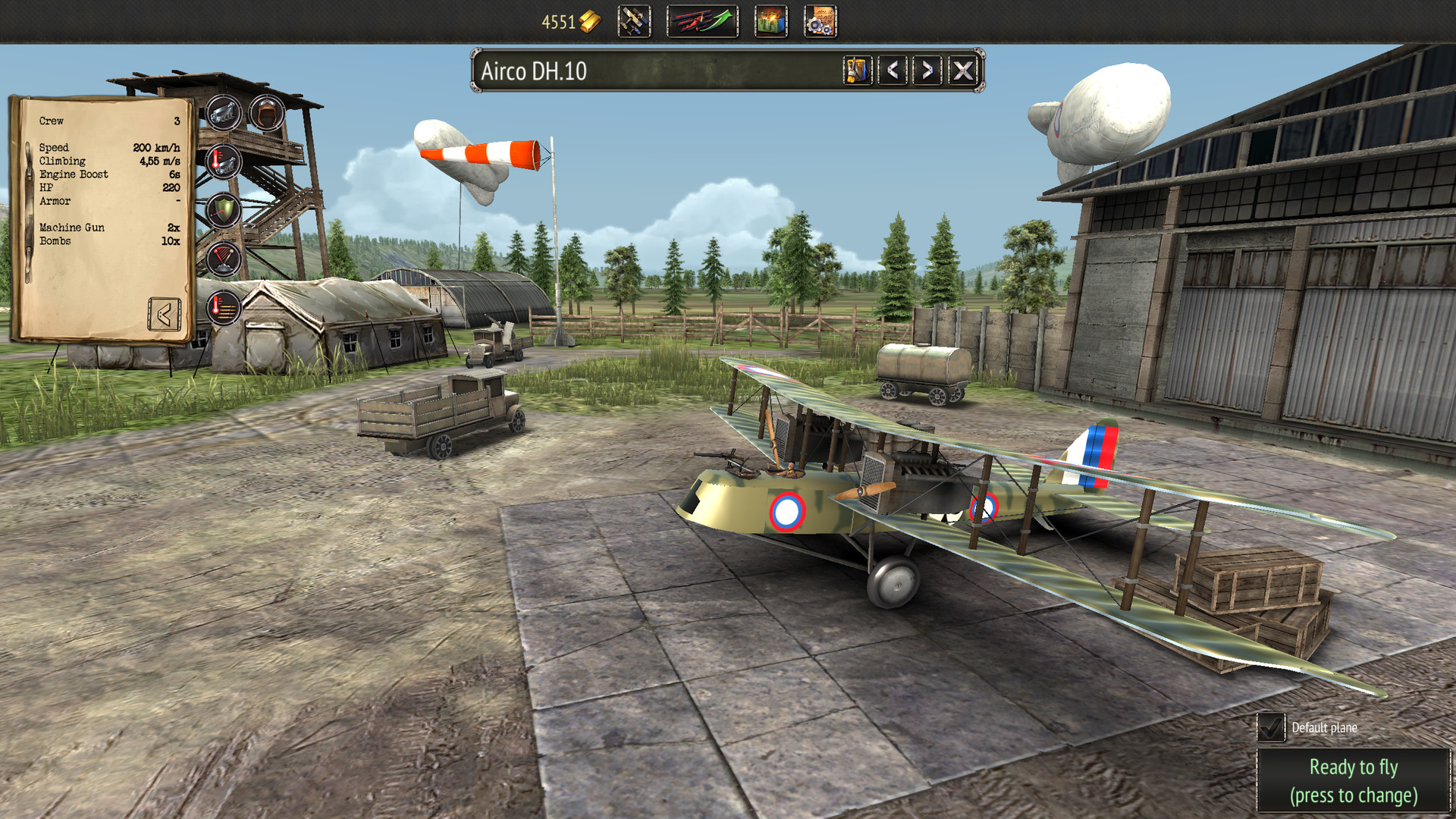Open the control lever upgrade icon
1456x819 pixels.
pyautogui.click(x=223, y=257)
